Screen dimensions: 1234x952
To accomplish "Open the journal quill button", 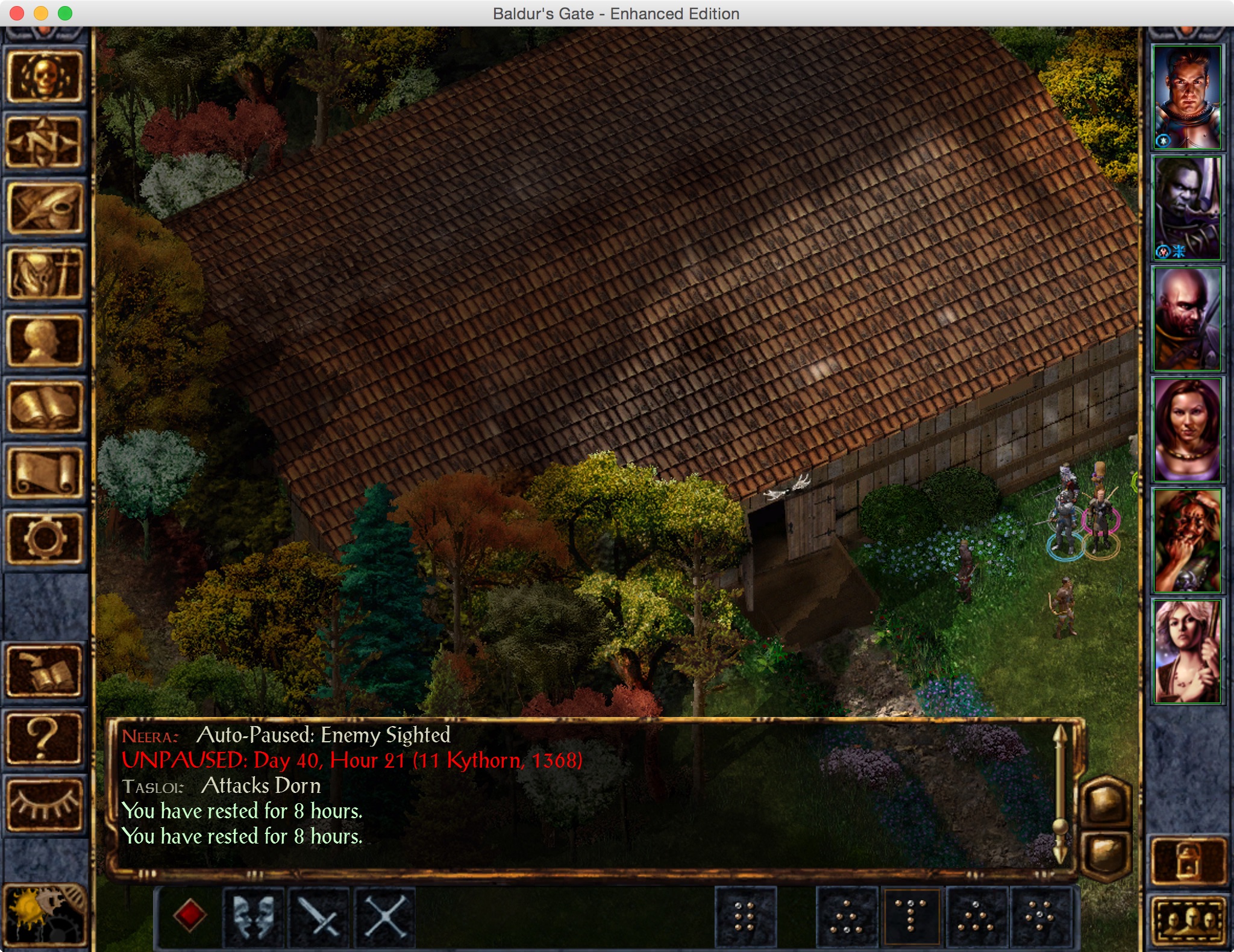I will click(44, 209).
